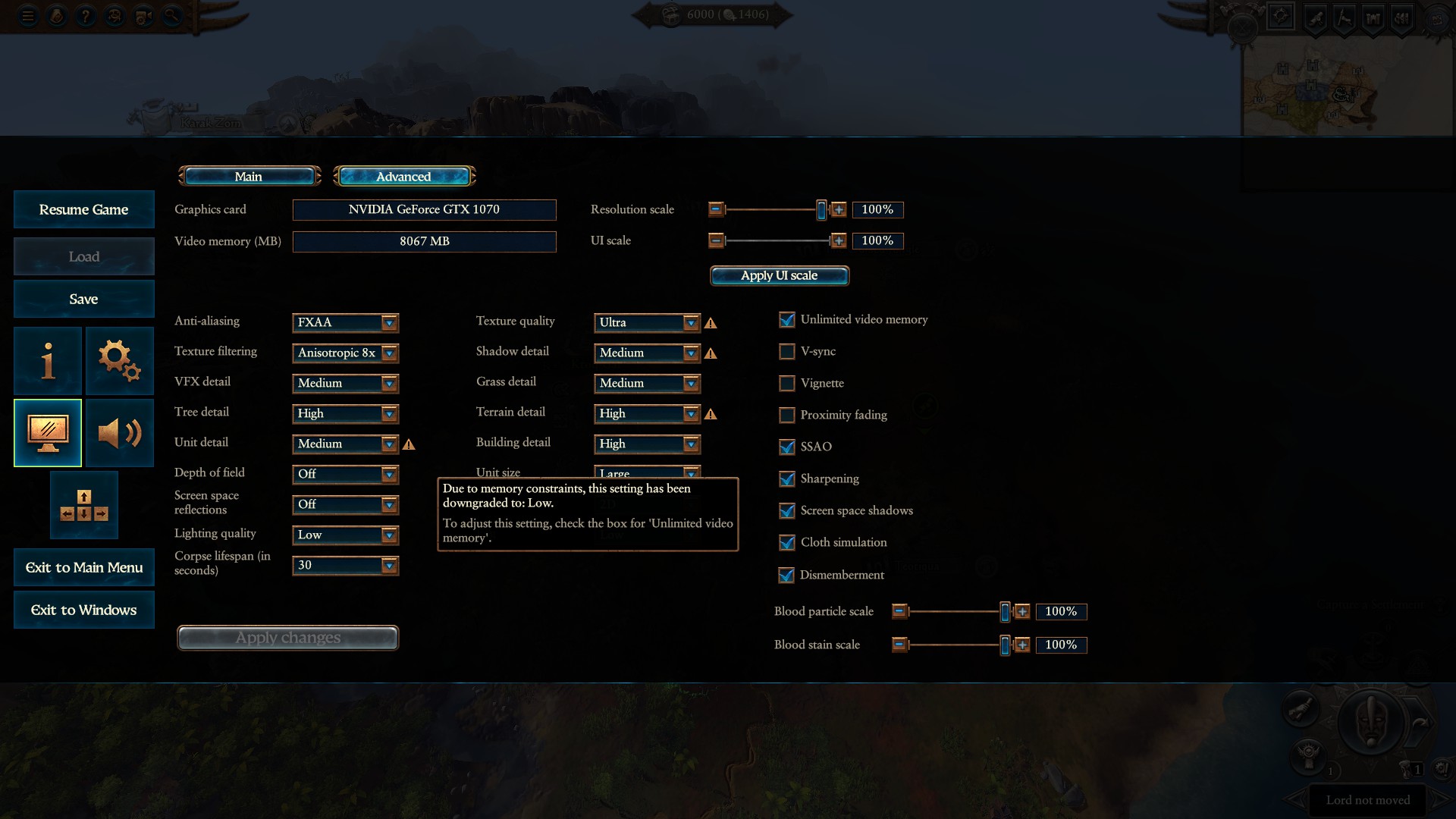The height and width of the screenshot is (819, 1456).
Task: Open the gear-icon game settings
Action: point(119,360)
